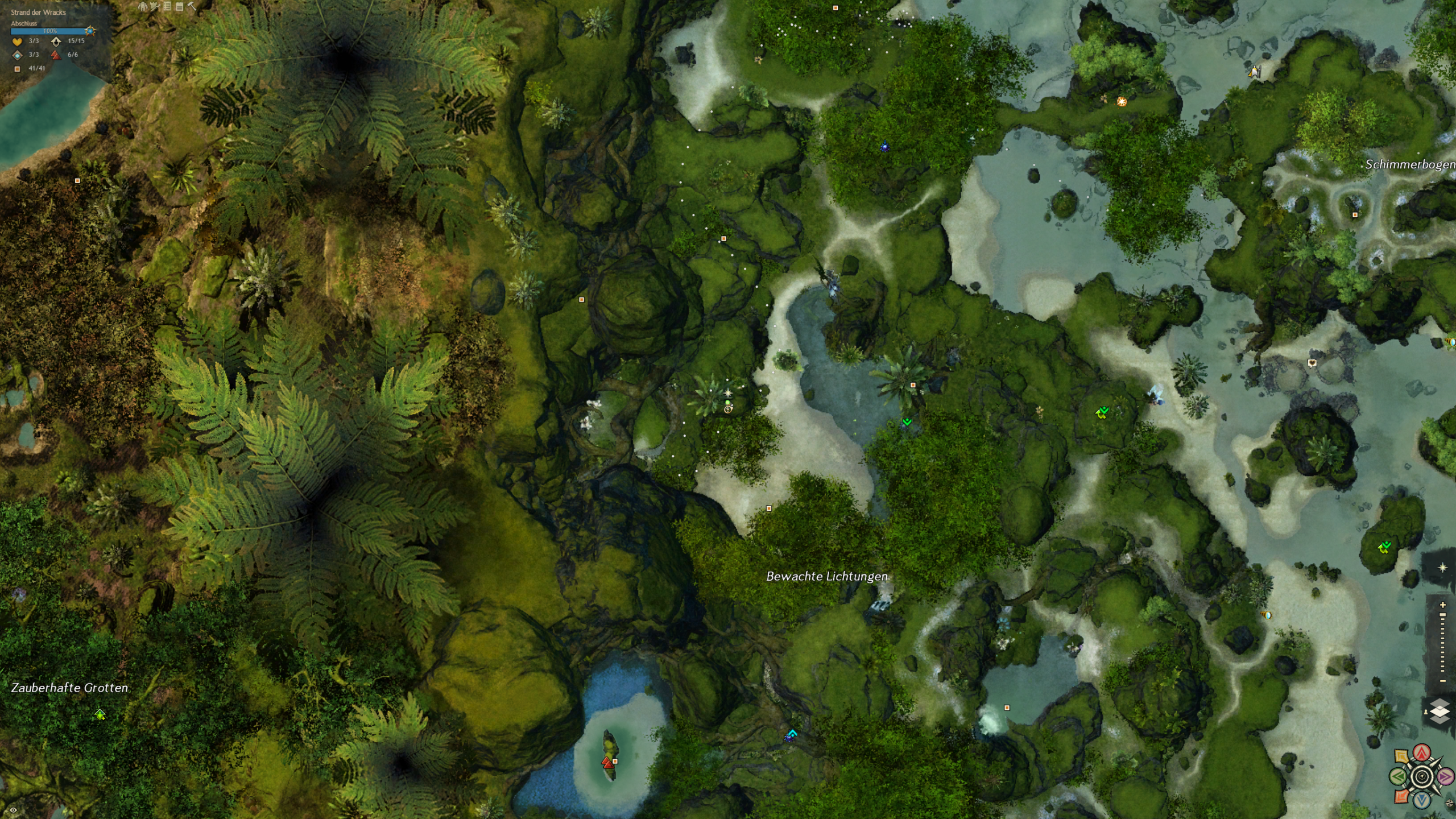Select the purple right-arrow compass marker
Viewport: 1456px width, 819px height.
coord(1445,776)
